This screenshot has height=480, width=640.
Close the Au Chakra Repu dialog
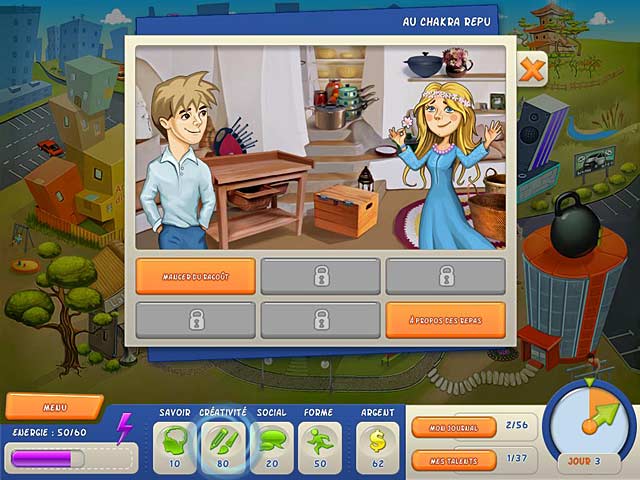coord(533,70)
